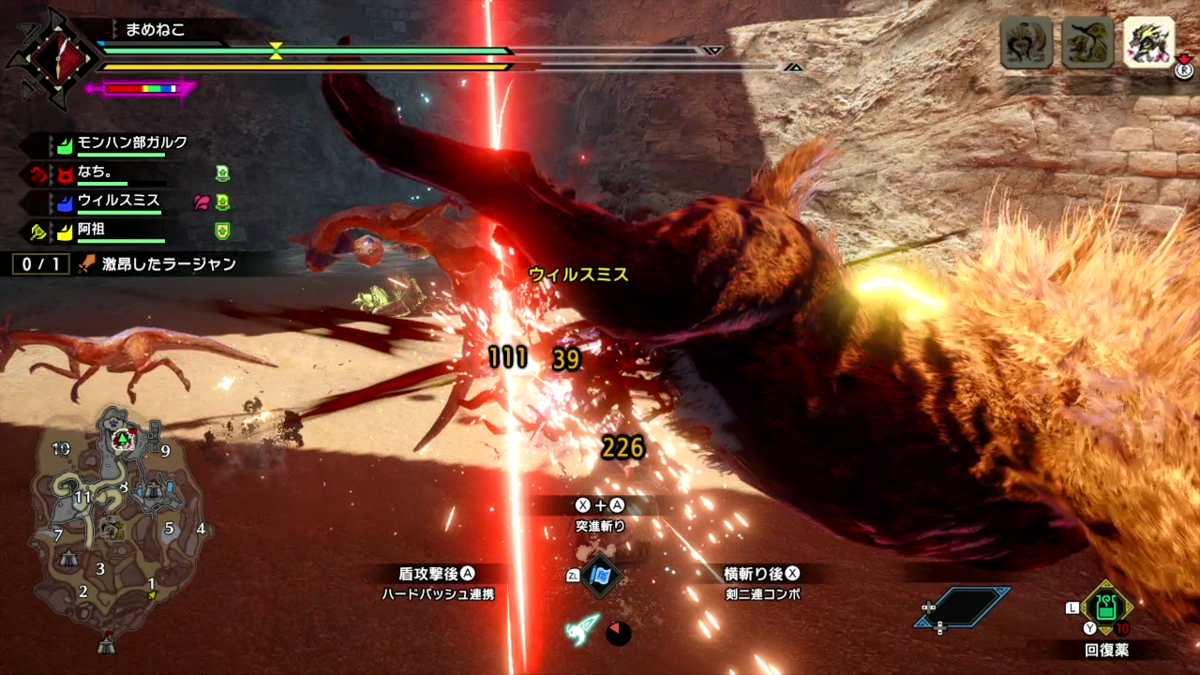Click the middle yellow bird monster icon
The width and height of the screenshot is (1200, 675).
pos(1087,42)
